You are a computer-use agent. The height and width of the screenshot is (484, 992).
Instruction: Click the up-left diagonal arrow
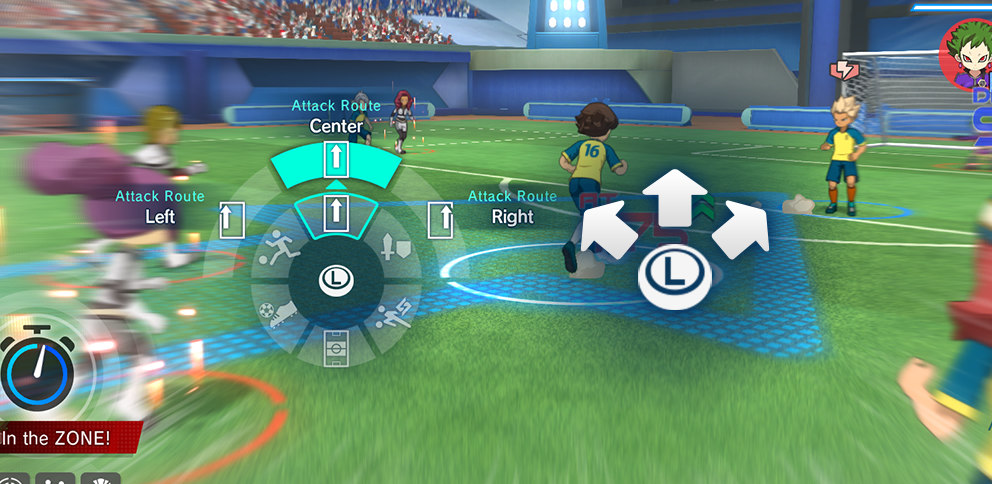(609, 230)
